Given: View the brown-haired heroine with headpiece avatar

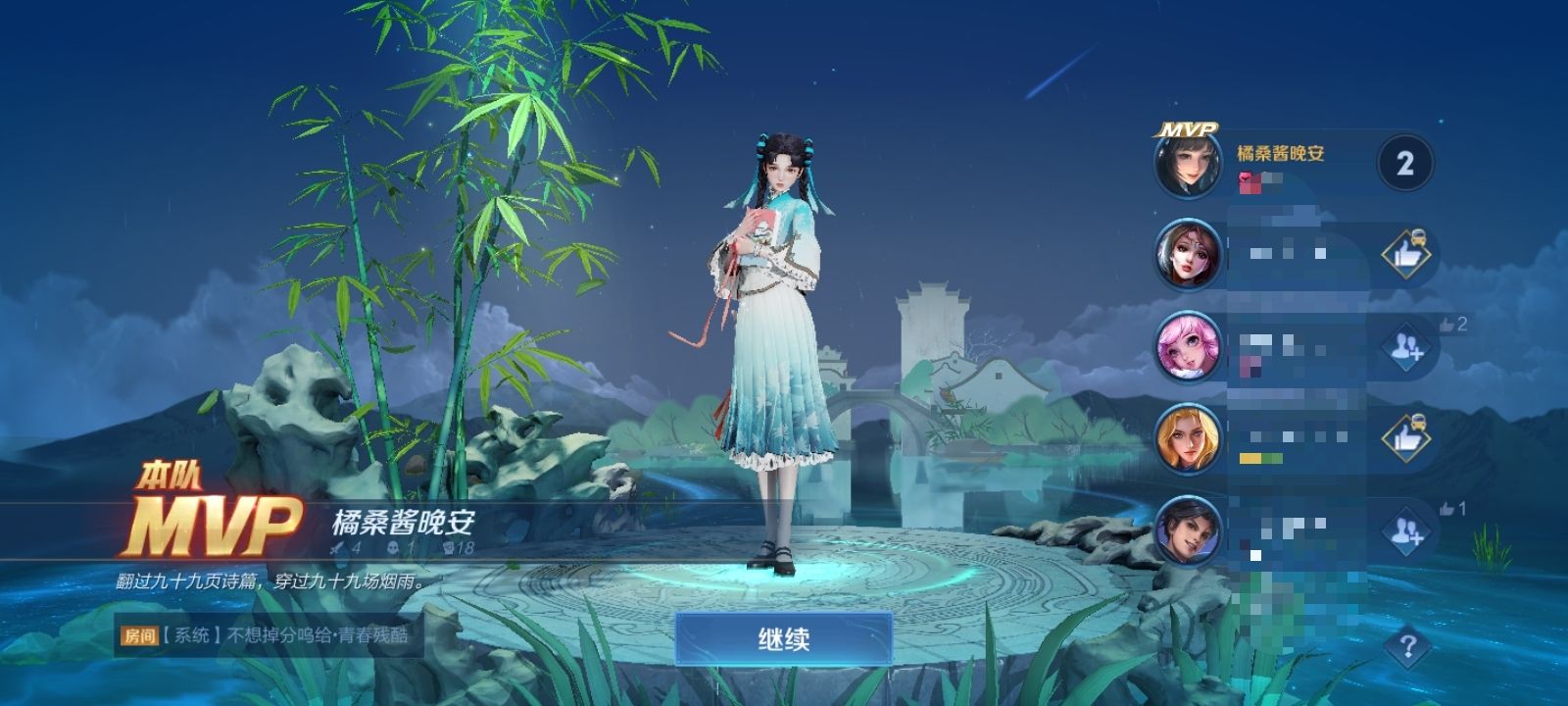Looking at the screenshot, I should pyautogui.click(x=1189, y=254).
